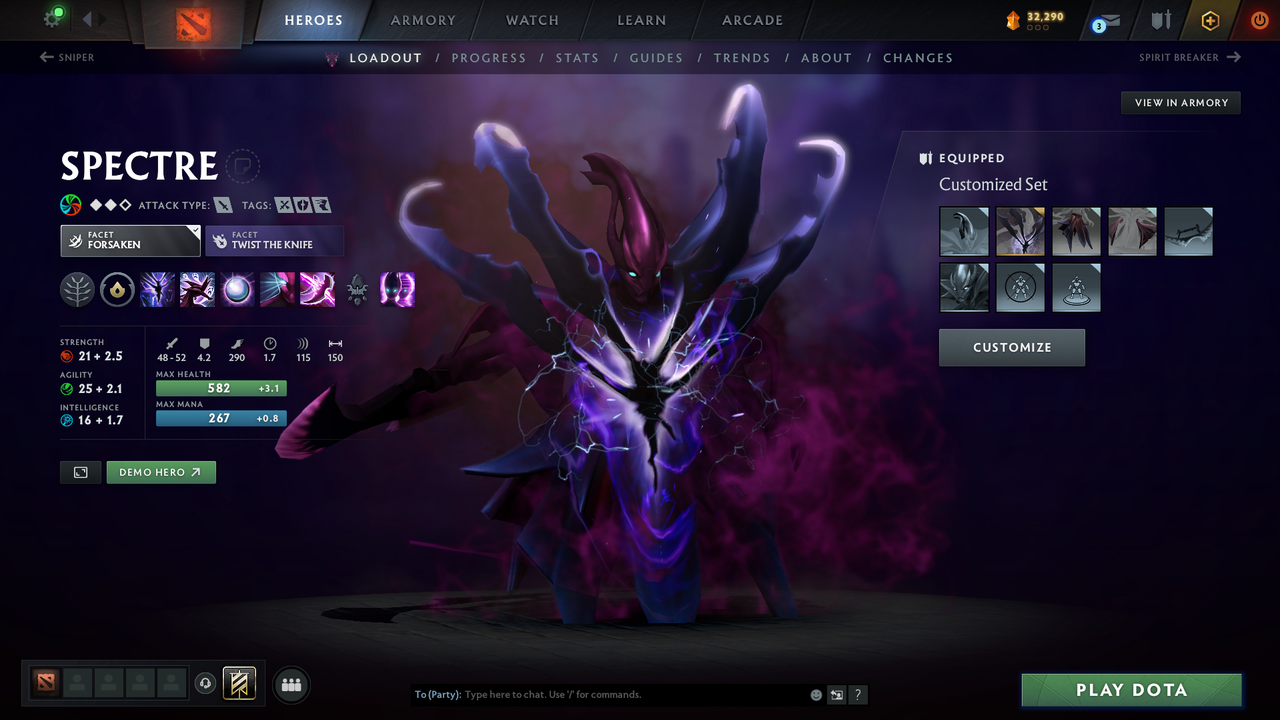Click the Aghanim's Scepter upgrade icon
The image size is (1280, 720).
click(357, 290)
